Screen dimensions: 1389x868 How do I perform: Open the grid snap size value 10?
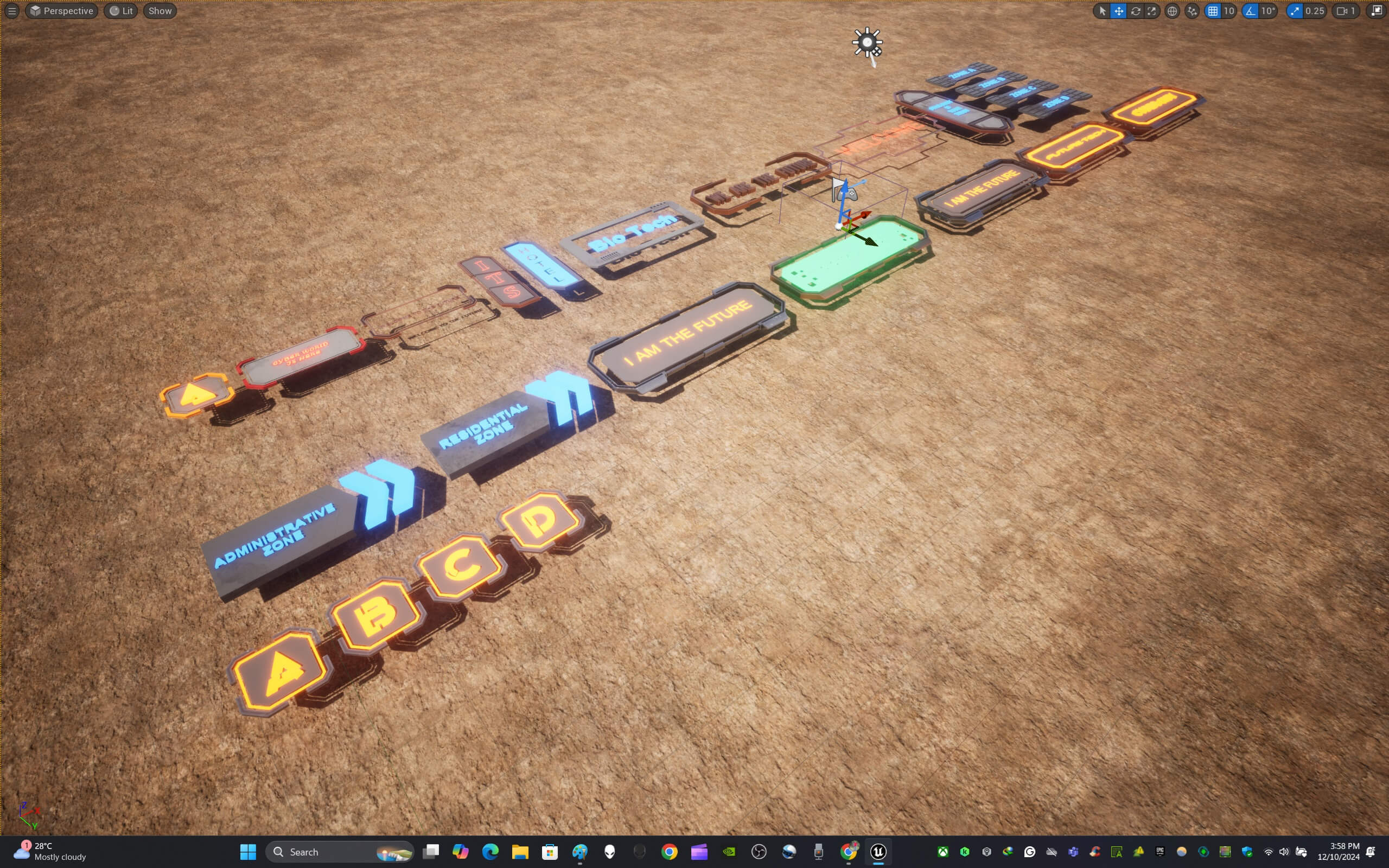coord(1229,11)
